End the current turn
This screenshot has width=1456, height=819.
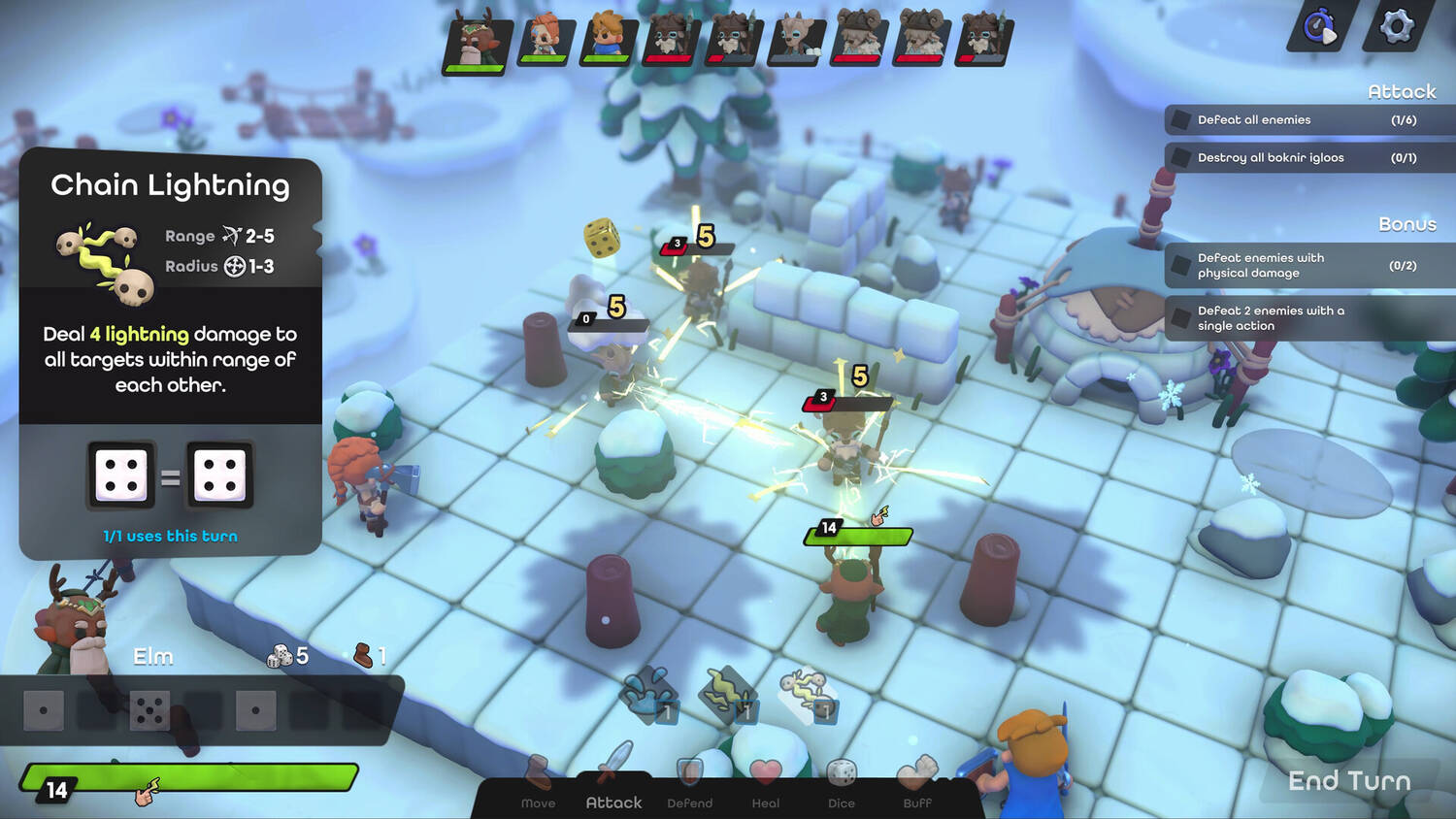point(1348,781)
